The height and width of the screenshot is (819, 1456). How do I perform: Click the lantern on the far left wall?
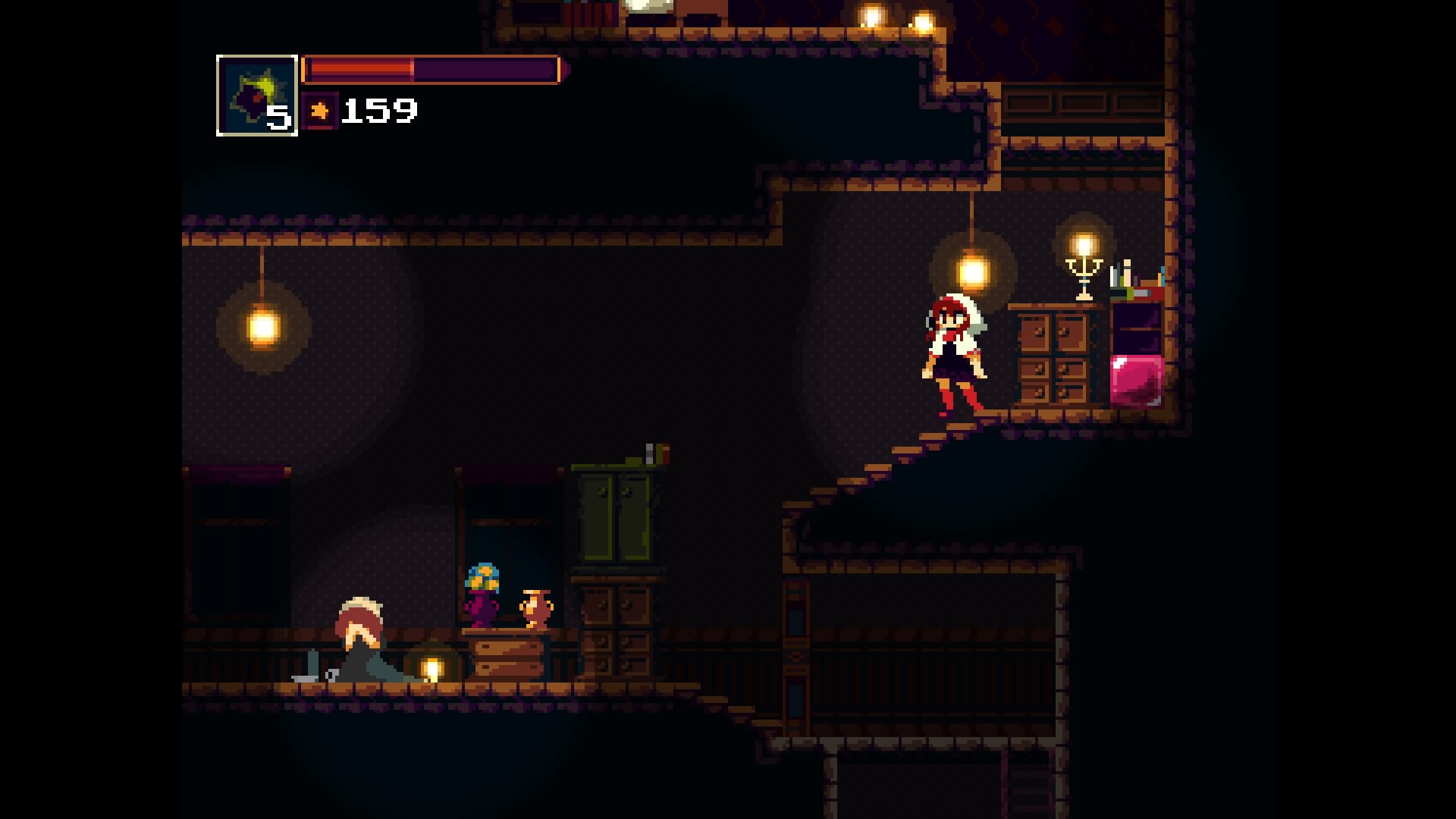[262, 326]
